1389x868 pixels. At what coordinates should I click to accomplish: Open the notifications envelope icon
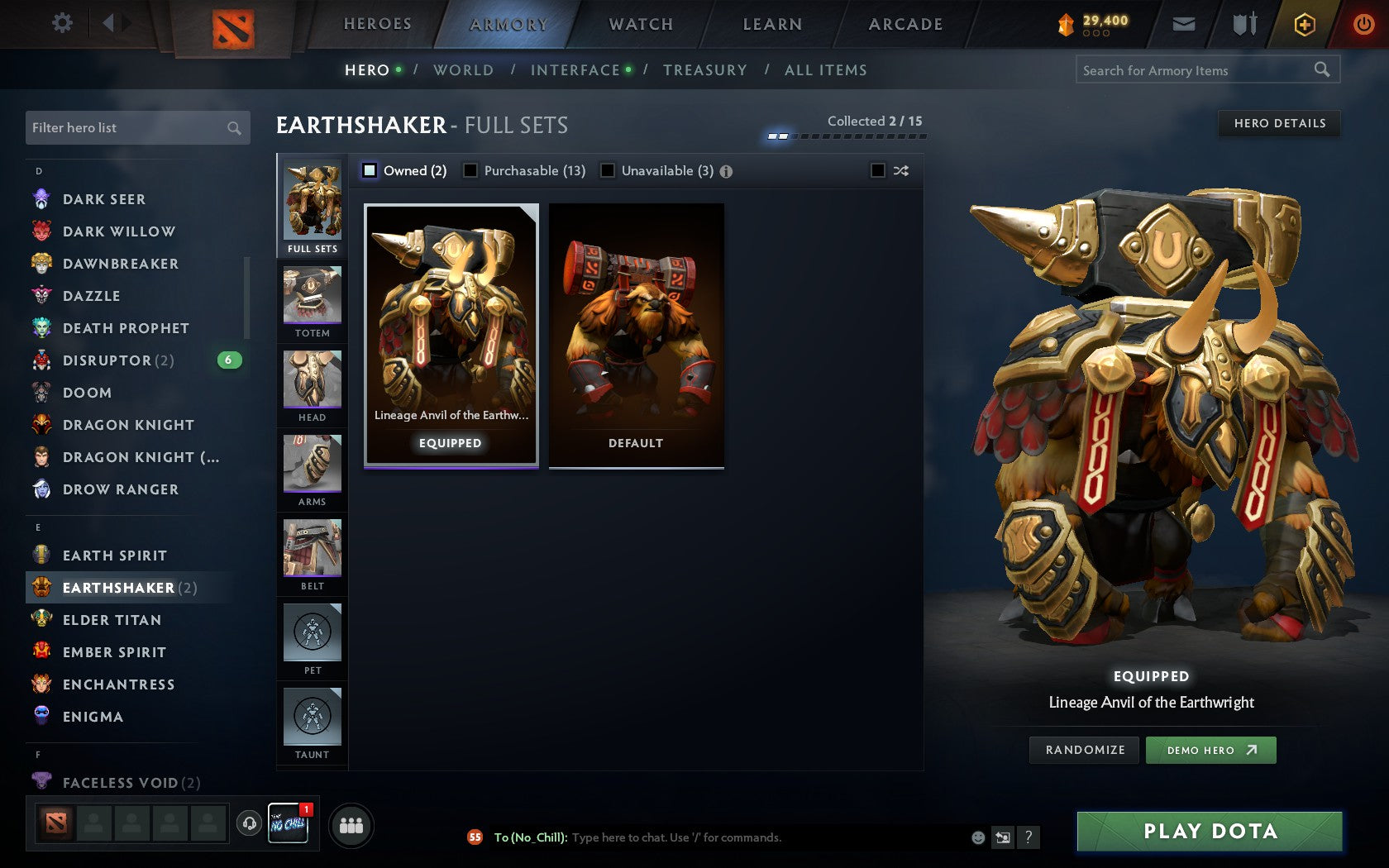coord(1183,23)
